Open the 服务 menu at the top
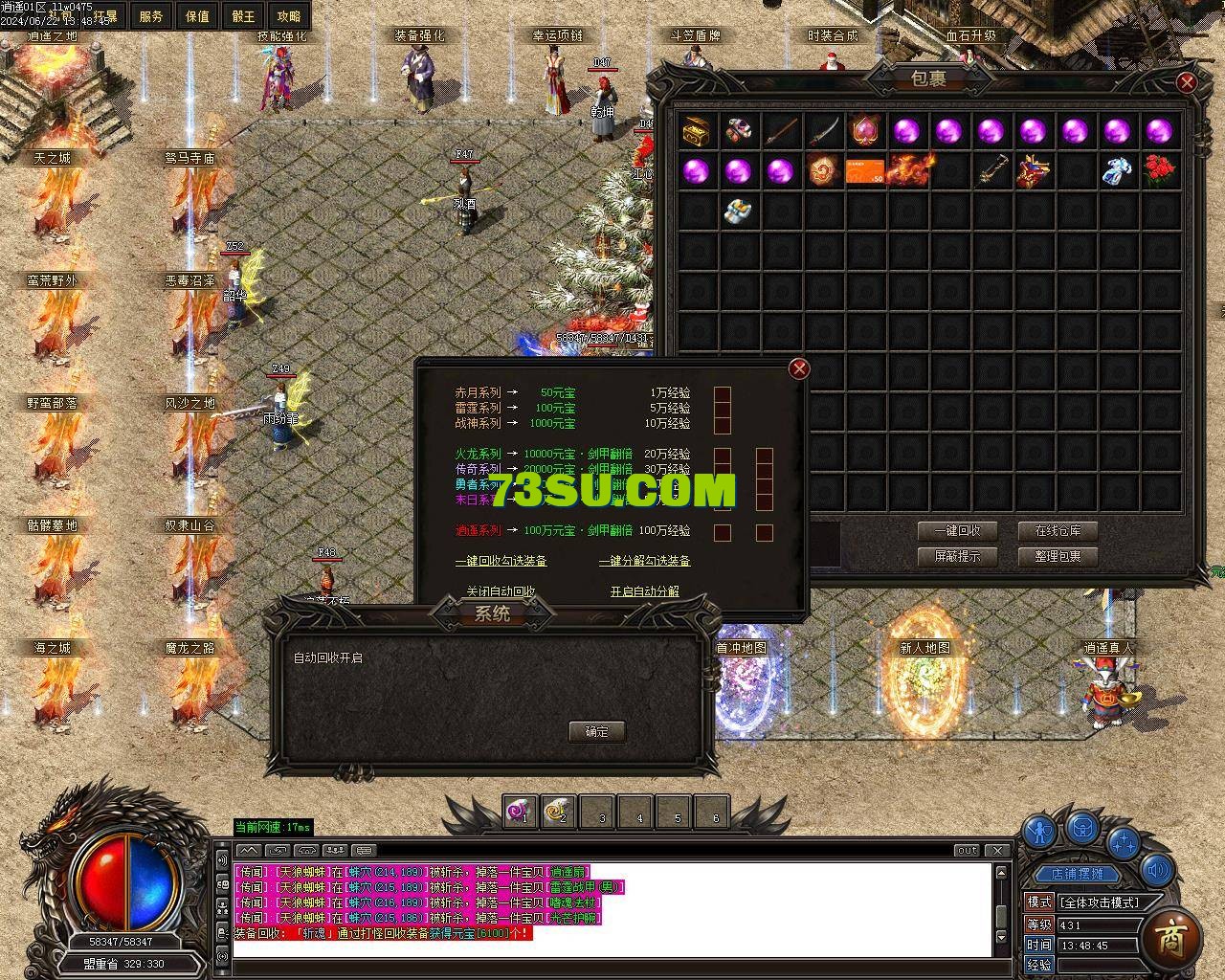1225x980 pixels. coord(151,16)
